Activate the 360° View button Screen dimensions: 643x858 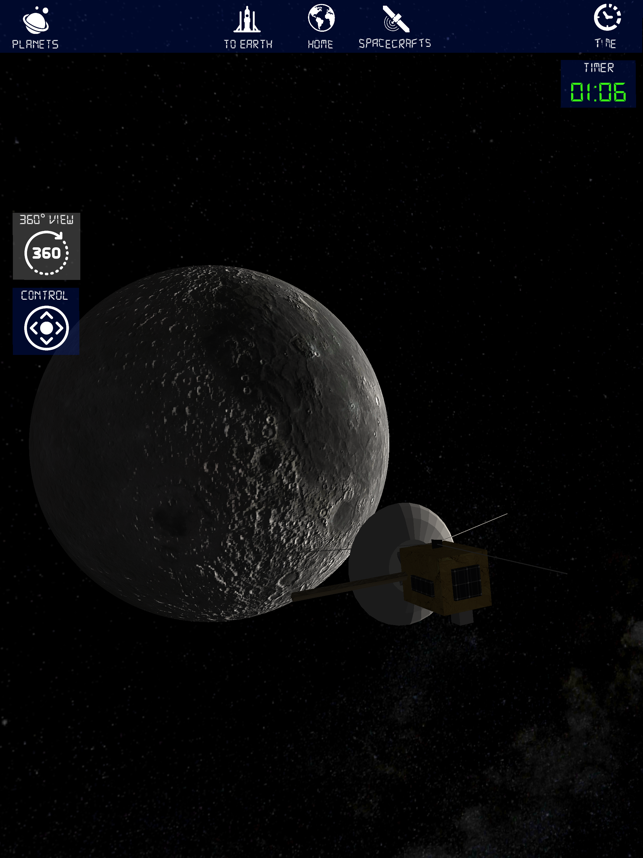click(x=46, y=247)
